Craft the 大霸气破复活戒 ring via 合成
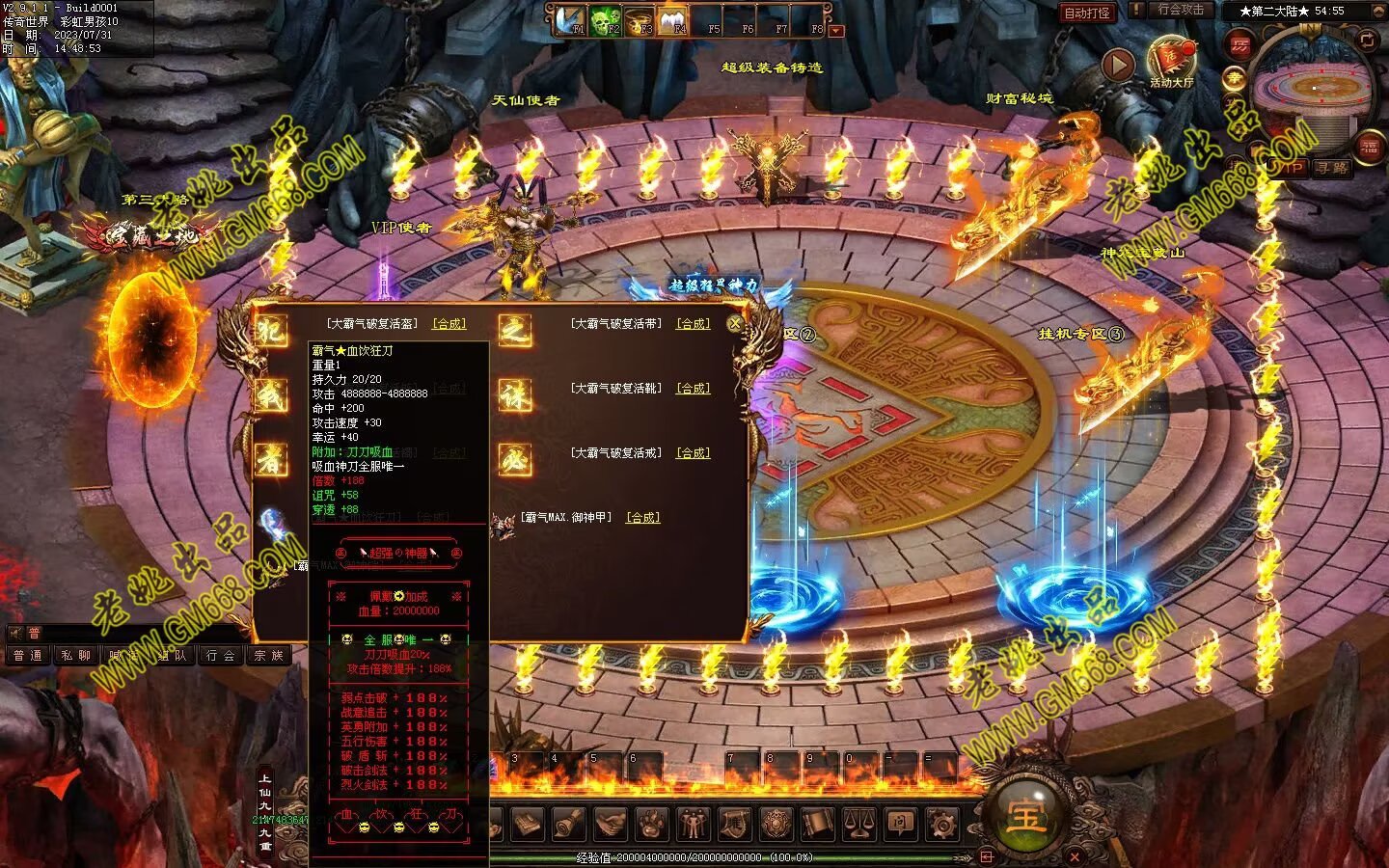Image resolution: width=1389 pixels, height=868 pixels. [x=693, y=452]
